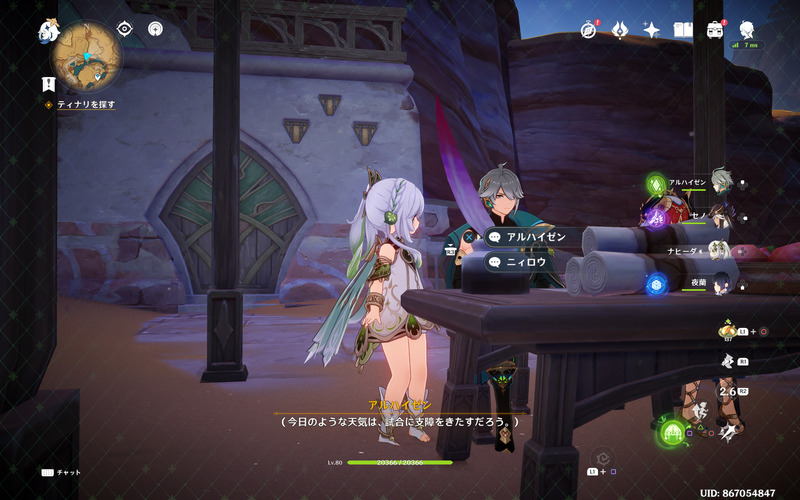The height and width of the screenshot is (500, 800).
Task: Toggle the elemental sight eye icon
Action: [x=125, y=29]
